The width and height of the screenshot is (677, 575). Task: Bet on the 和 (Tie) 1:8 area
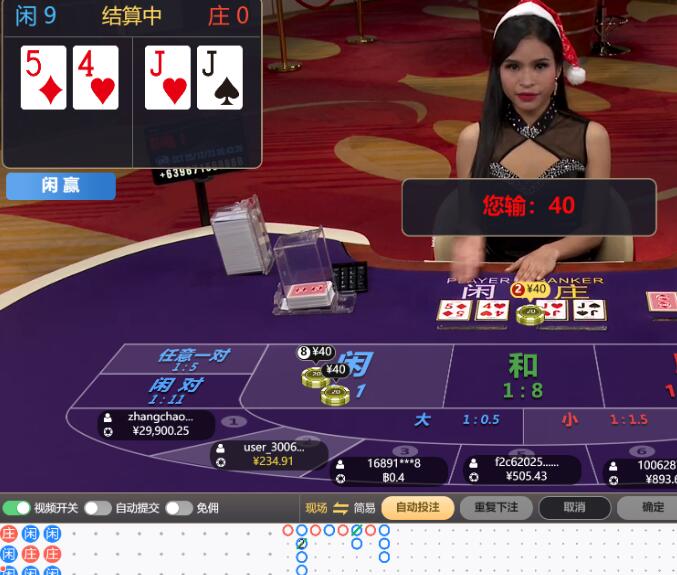tap(522, 374)
